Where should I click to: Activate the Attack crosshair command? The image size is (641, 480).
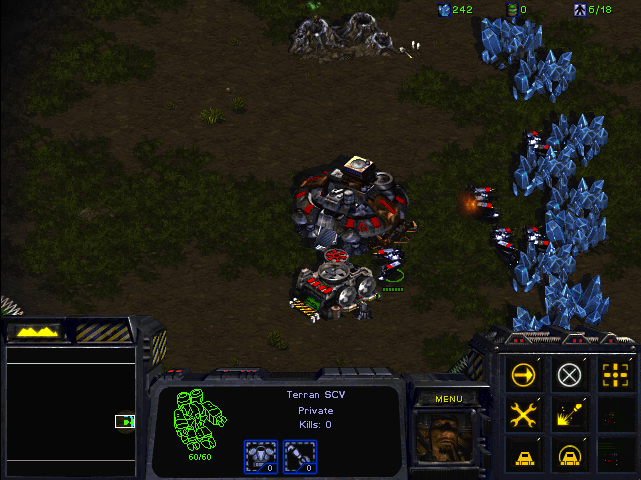click(x=615, y=374)
